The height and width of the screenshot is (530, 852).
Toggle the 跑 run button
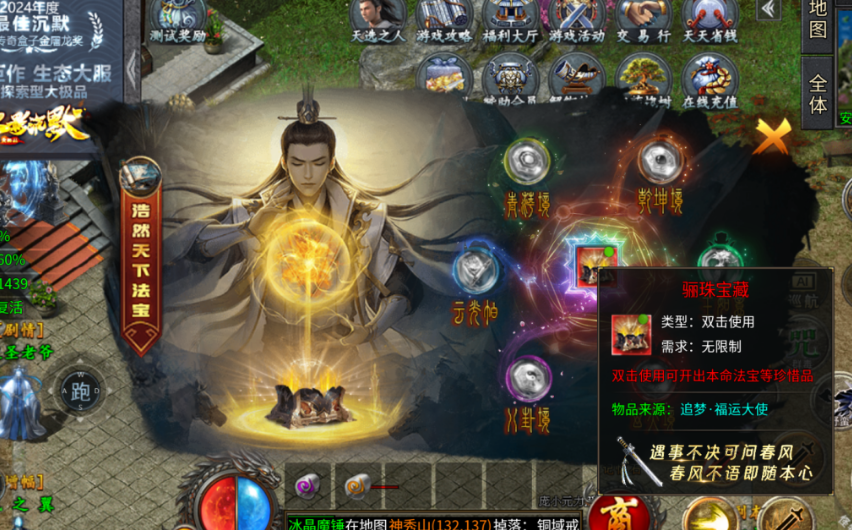(80, 392)
